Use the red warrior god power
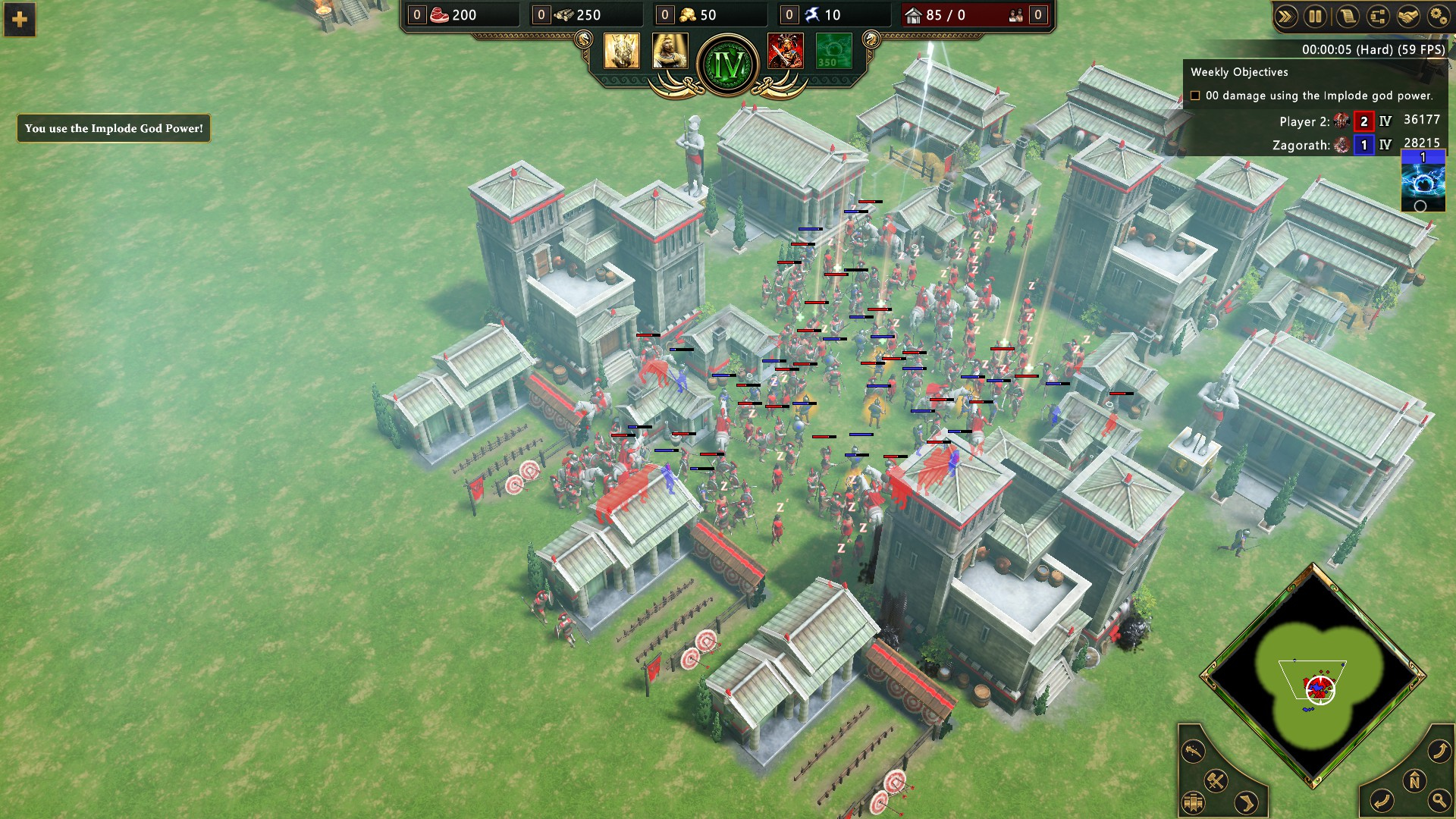1456x819 pixels. [x=786, y=51]
